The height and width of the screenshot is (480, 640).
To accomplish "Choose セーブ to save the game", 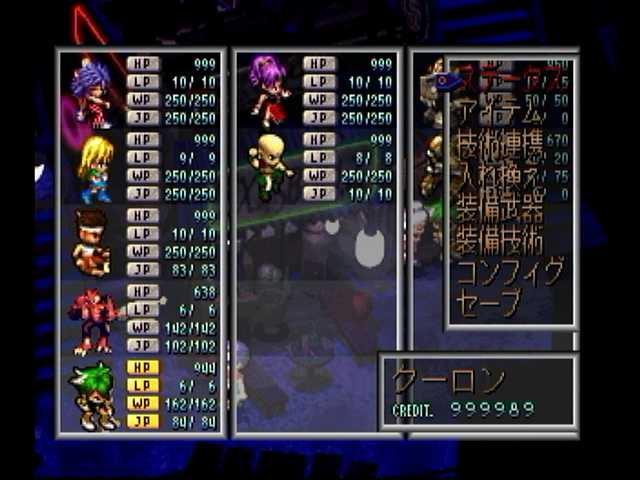I will 489,301.
